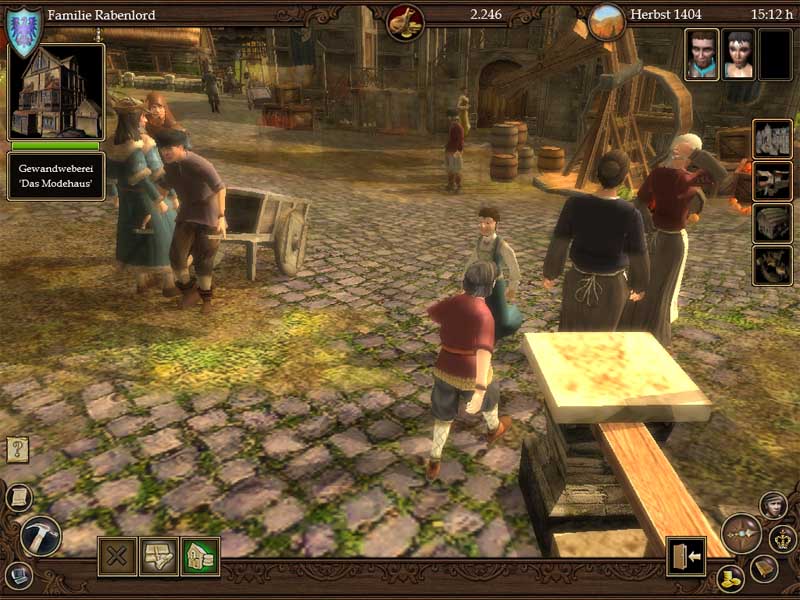Click the golden crown button
This screenshot has width=800, height=600.
(783, 538)
